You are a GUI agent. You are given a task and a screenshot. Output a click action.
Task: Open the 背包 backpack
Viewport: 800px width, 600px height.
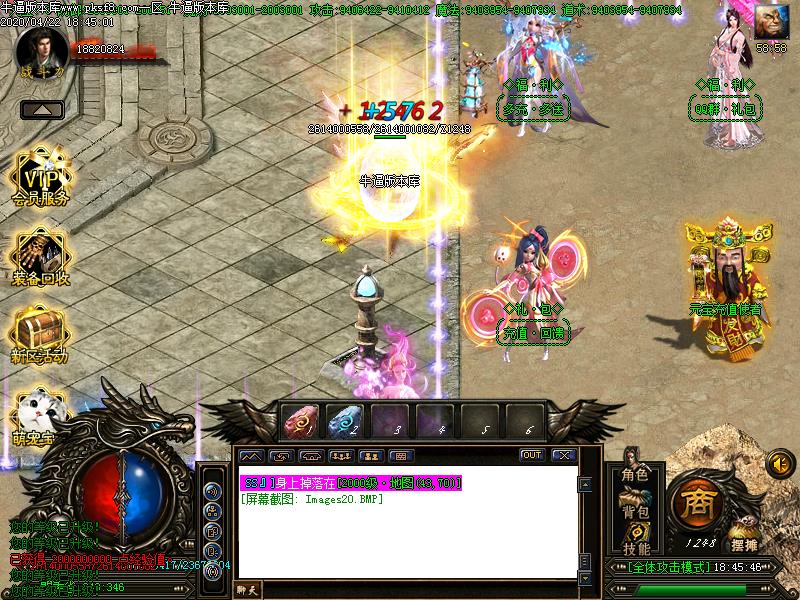[635, 511]
